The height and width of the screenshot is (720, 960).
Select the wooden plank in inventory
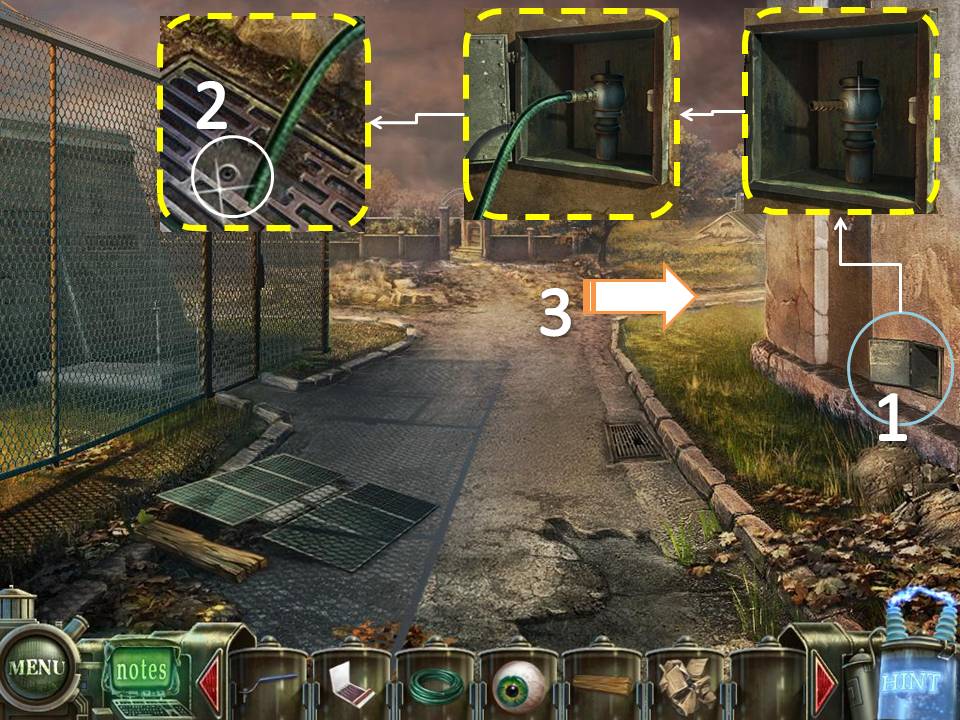point(601,686)
